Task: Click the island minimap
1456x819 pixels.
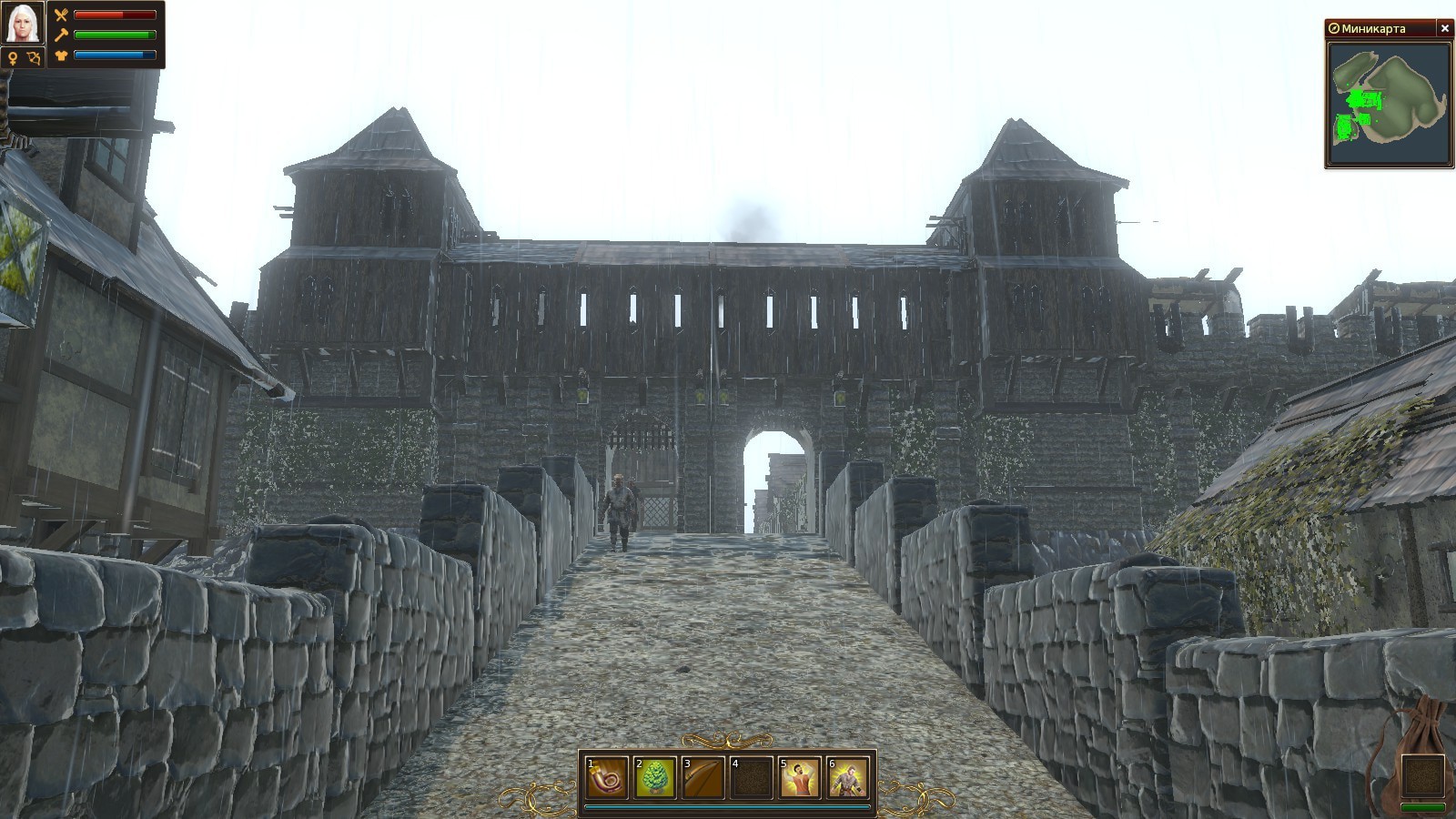Action: click(1387, 105)
